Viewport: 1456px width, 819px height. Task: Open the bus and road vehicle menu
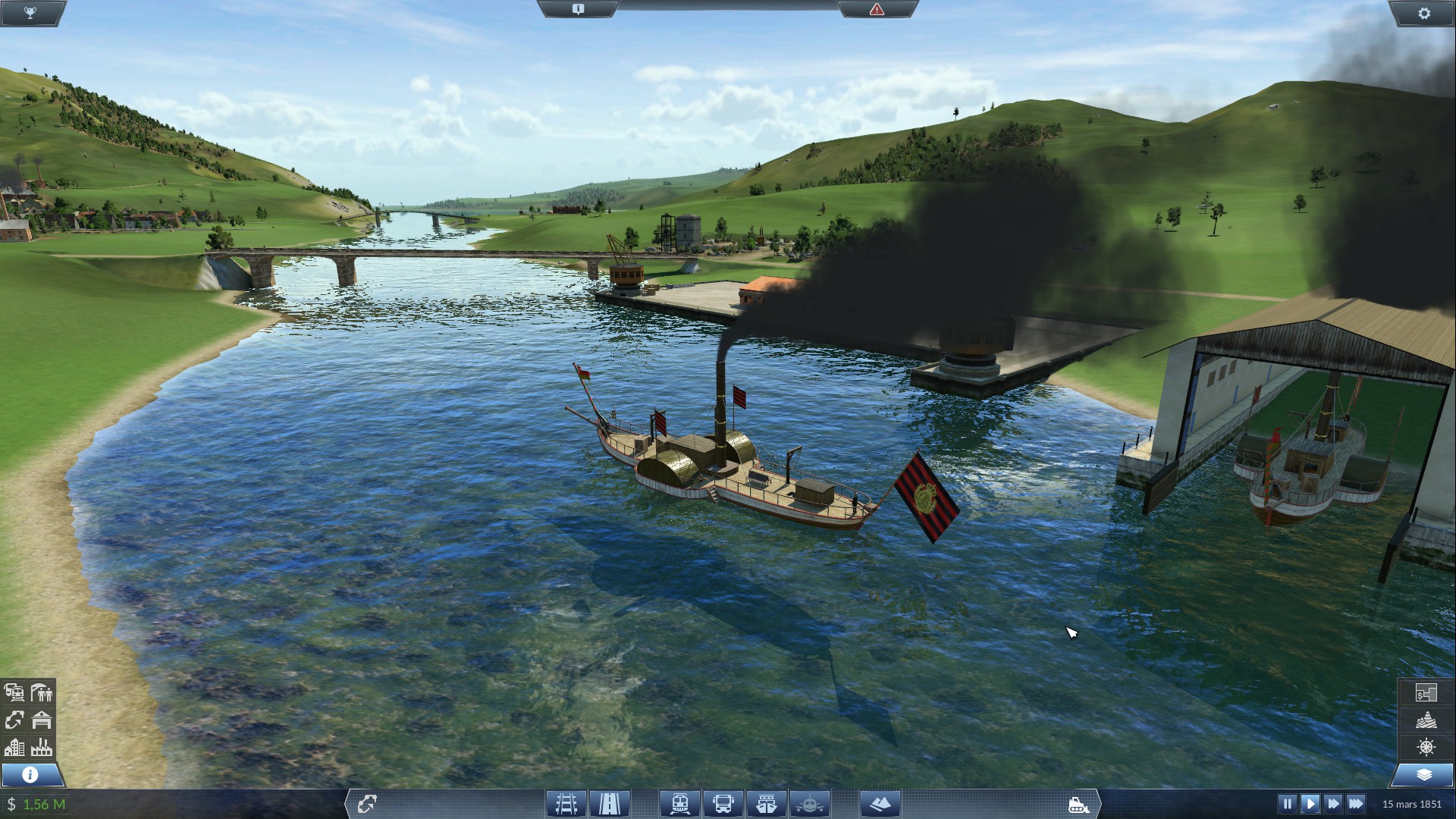coord(723,803)
